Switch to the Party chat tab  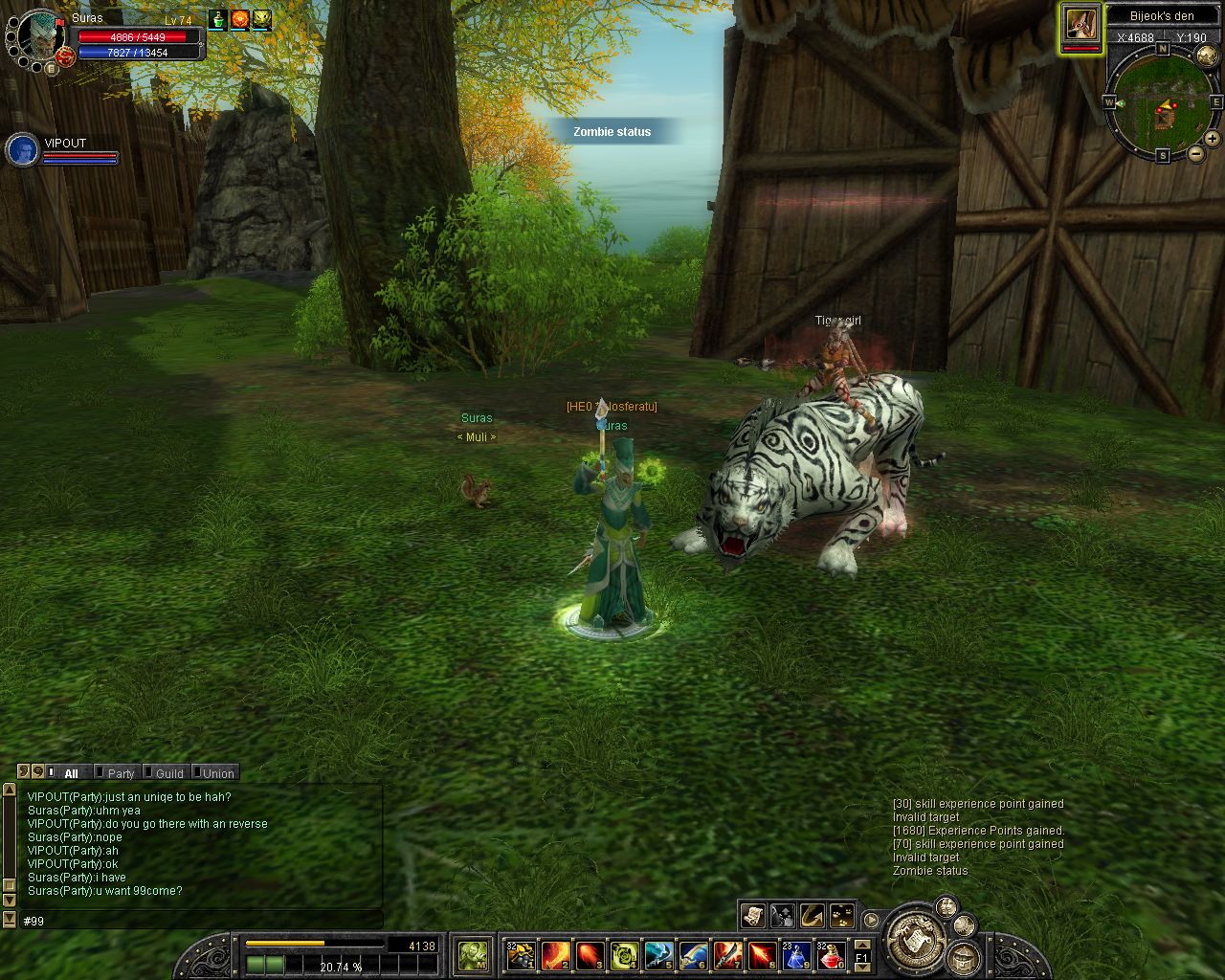click(x=121, y=773)
